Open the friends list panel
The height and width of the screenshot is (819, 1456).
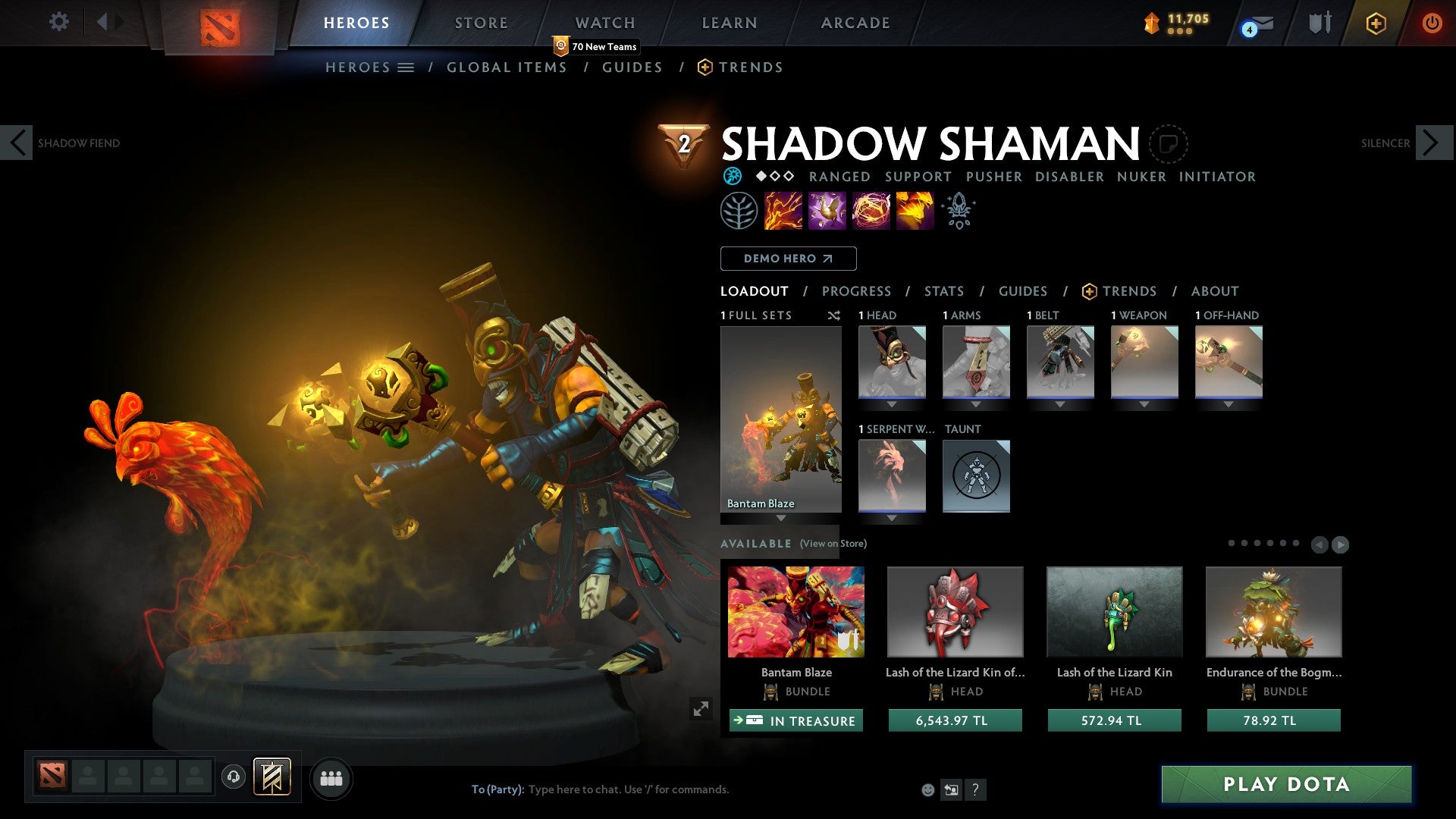point(331,777)
